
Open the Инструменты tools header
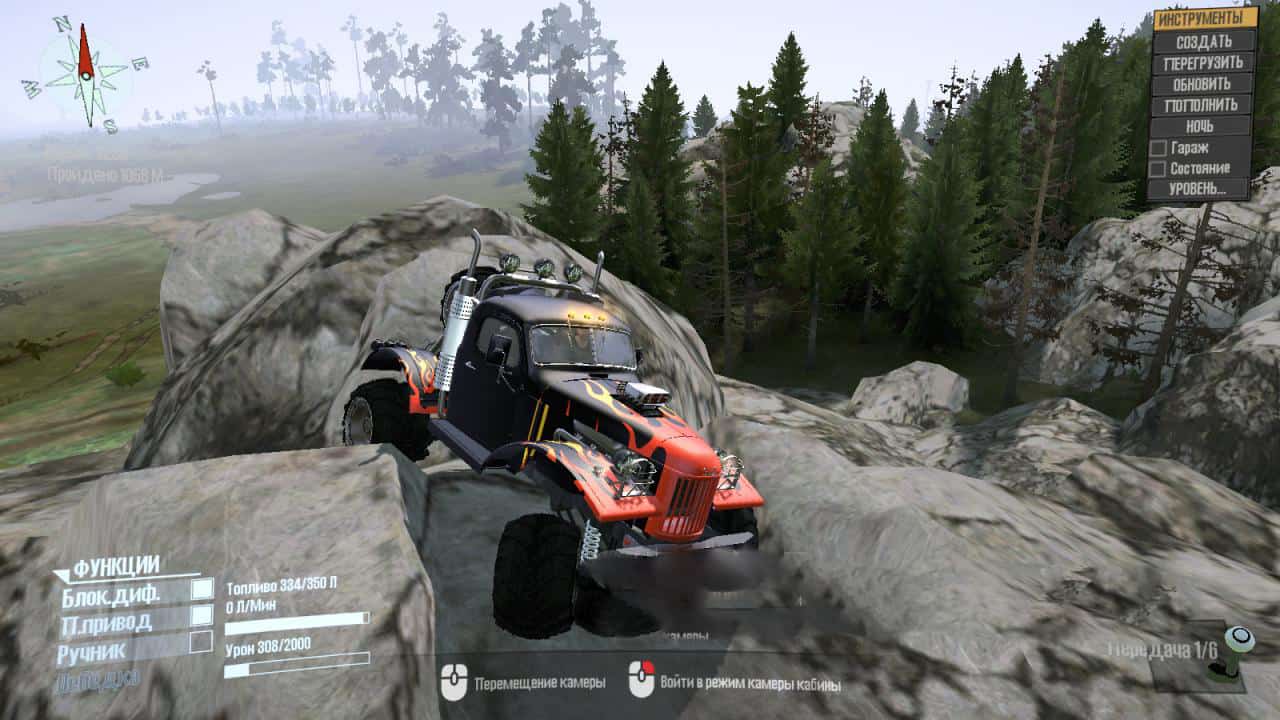click(x=1205, y=18)
